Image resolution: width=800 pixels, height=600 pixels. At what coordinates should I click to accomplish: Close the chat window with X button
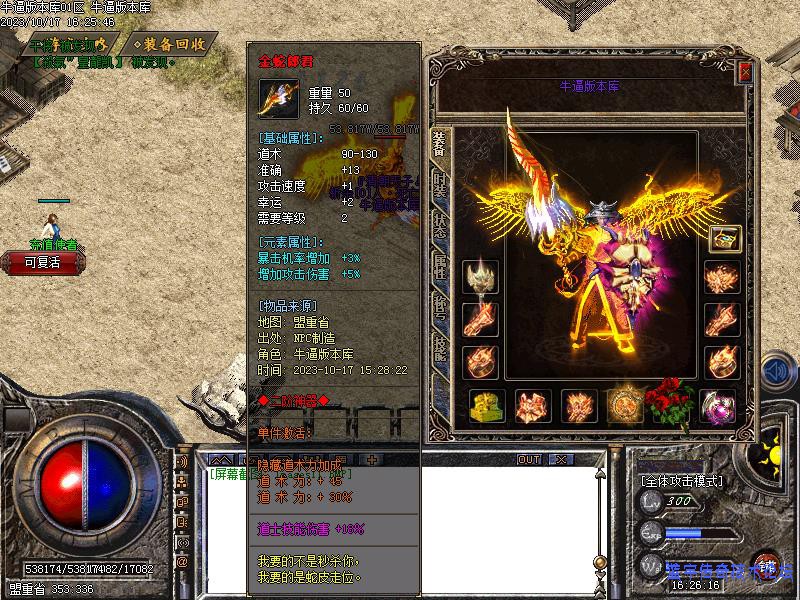coord(560,459)
